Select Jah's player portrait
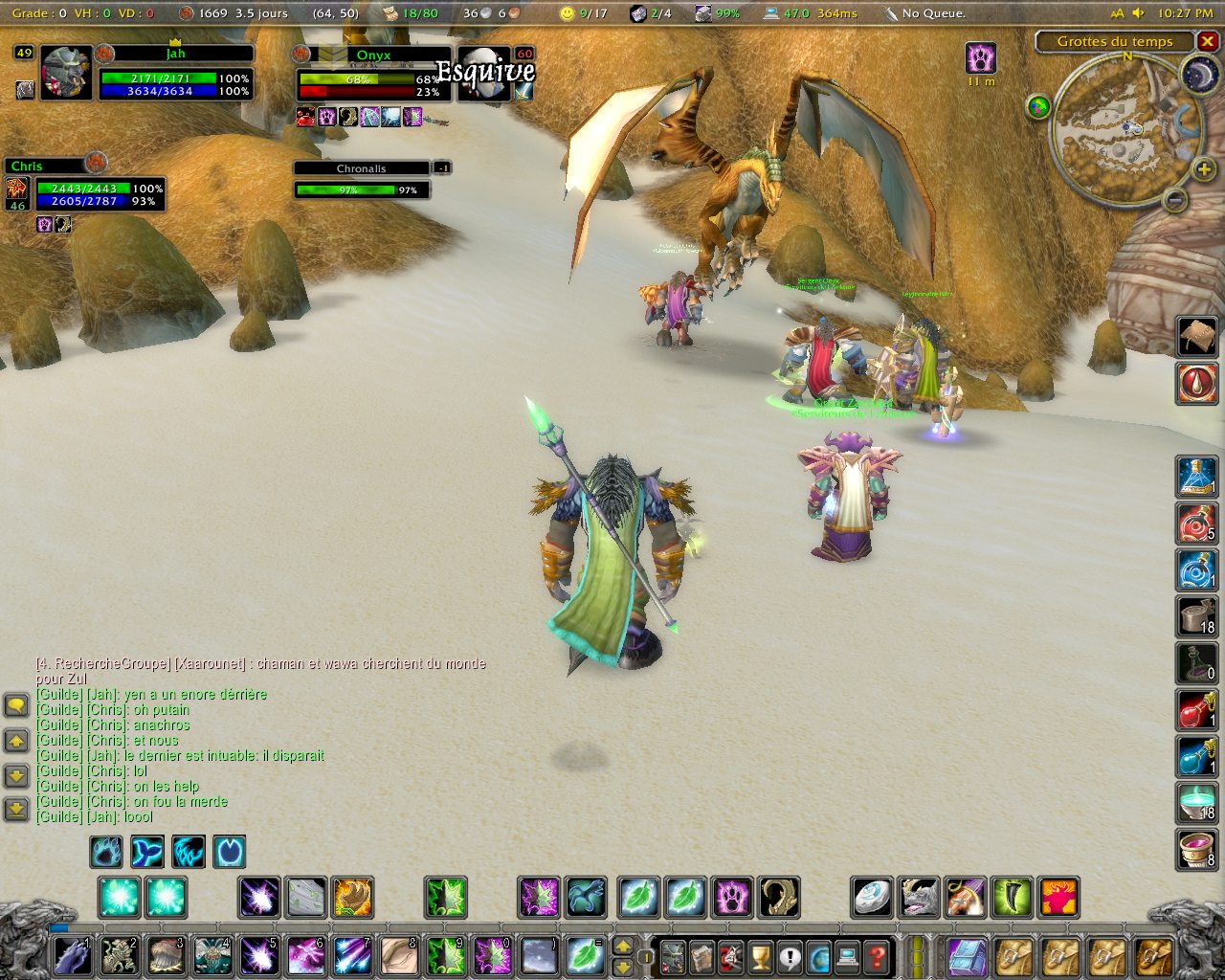Image resolution: width=1225 pixels, height=980 pixels. pos(66,73)
